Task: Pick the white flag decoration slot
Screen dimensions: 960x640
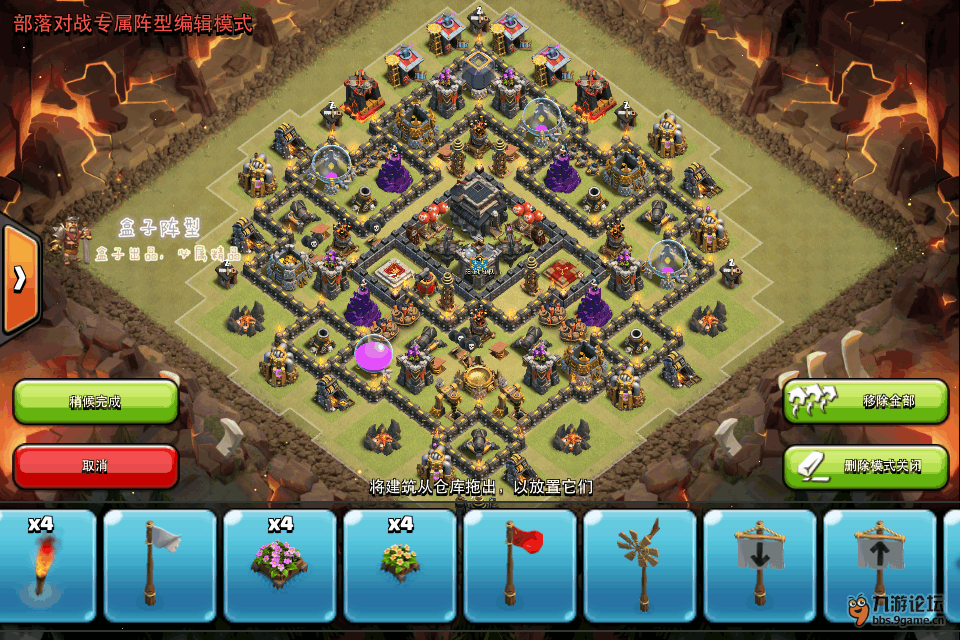Action: tap(160, 565)
